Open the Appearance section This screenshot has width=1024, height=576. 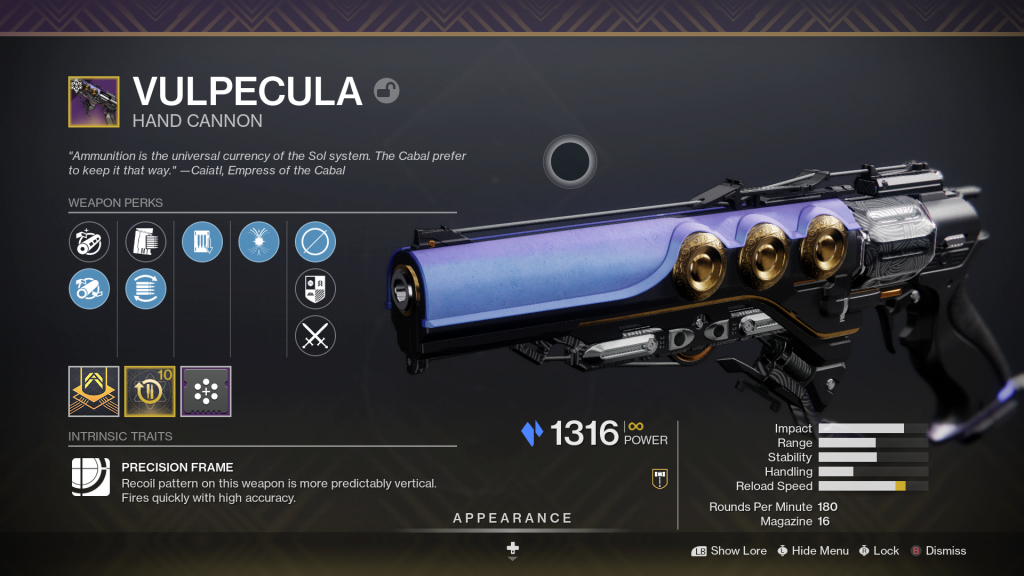tap(512, 518)
